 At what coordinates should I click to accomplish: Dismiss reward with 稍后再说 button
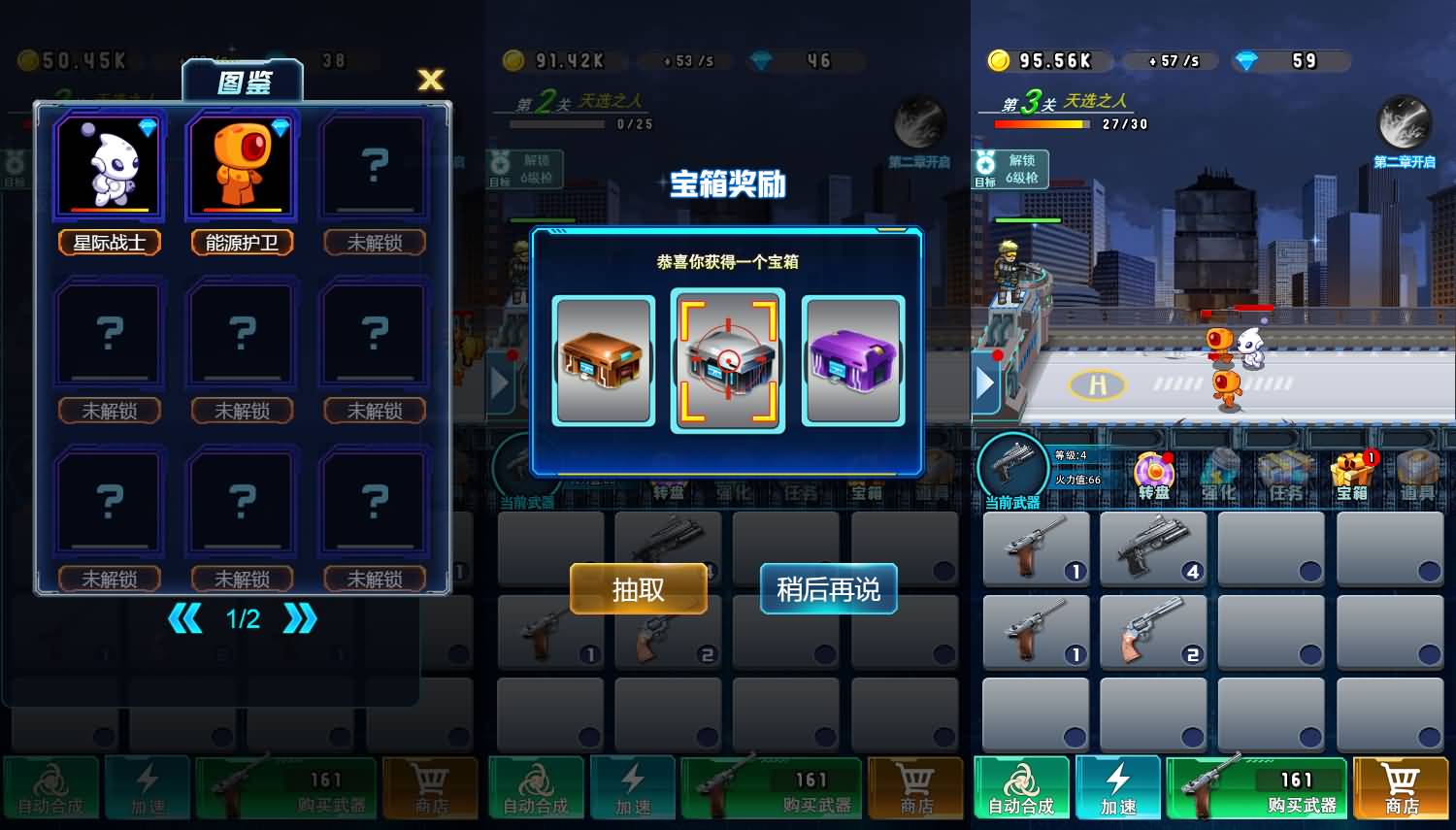pos(827,589)
